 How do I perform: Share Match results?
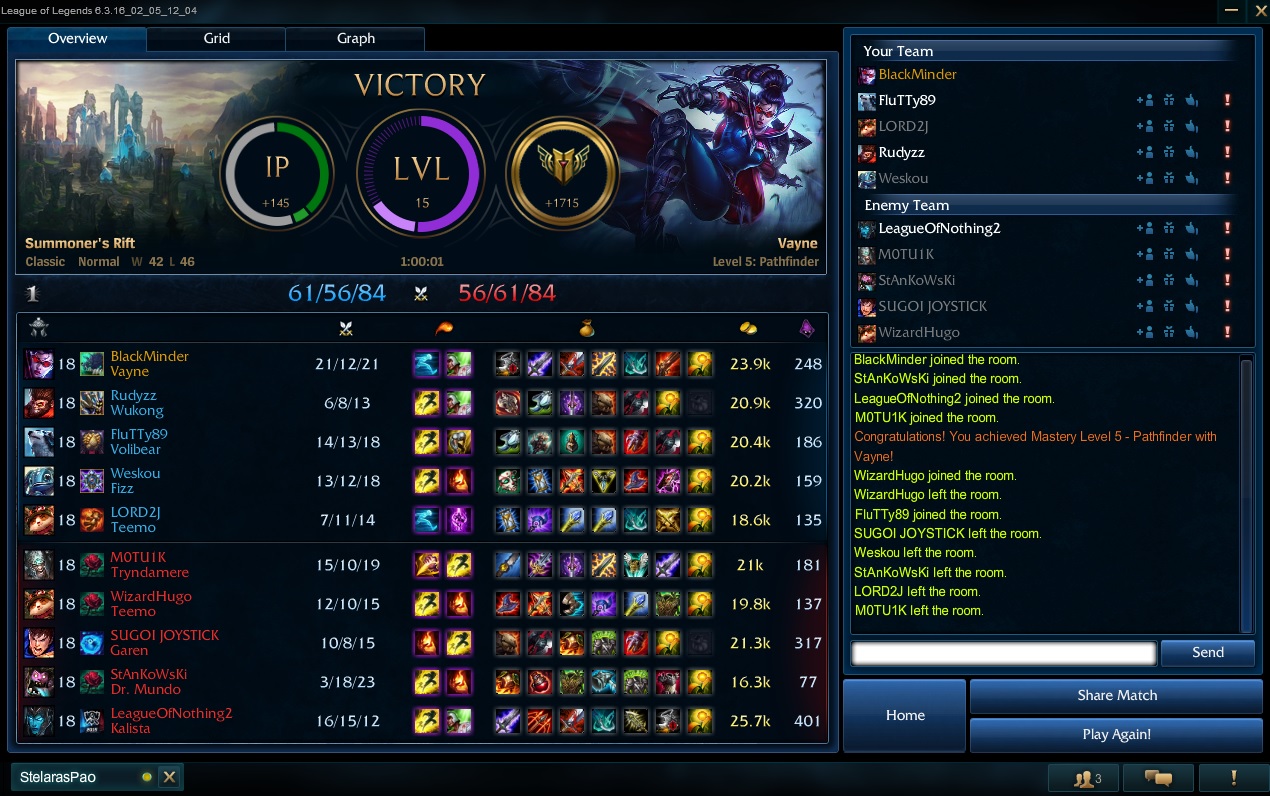click(x=1116, y=696)
